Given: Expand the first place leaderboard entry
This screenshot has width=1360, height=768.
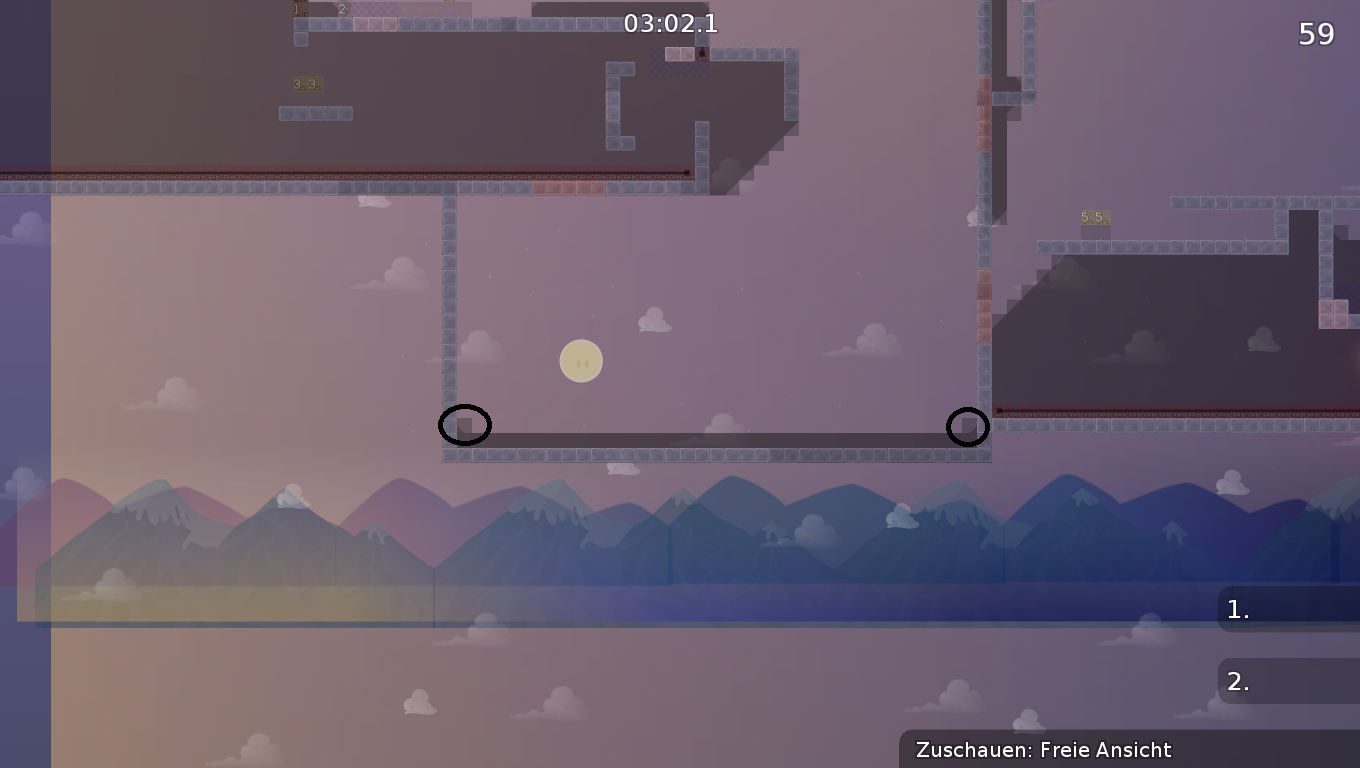Looking at the screenshot, I should [1290, 608].
